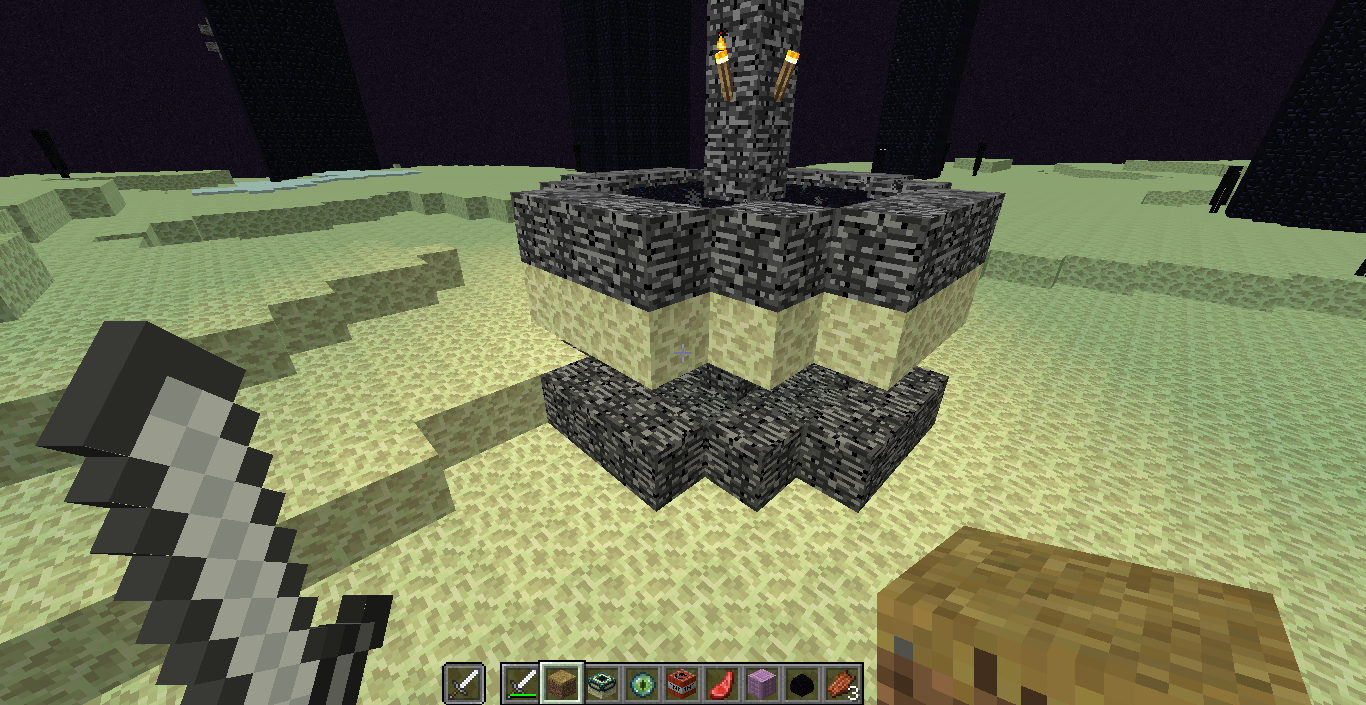Pick the eye of ender slot

641,684
